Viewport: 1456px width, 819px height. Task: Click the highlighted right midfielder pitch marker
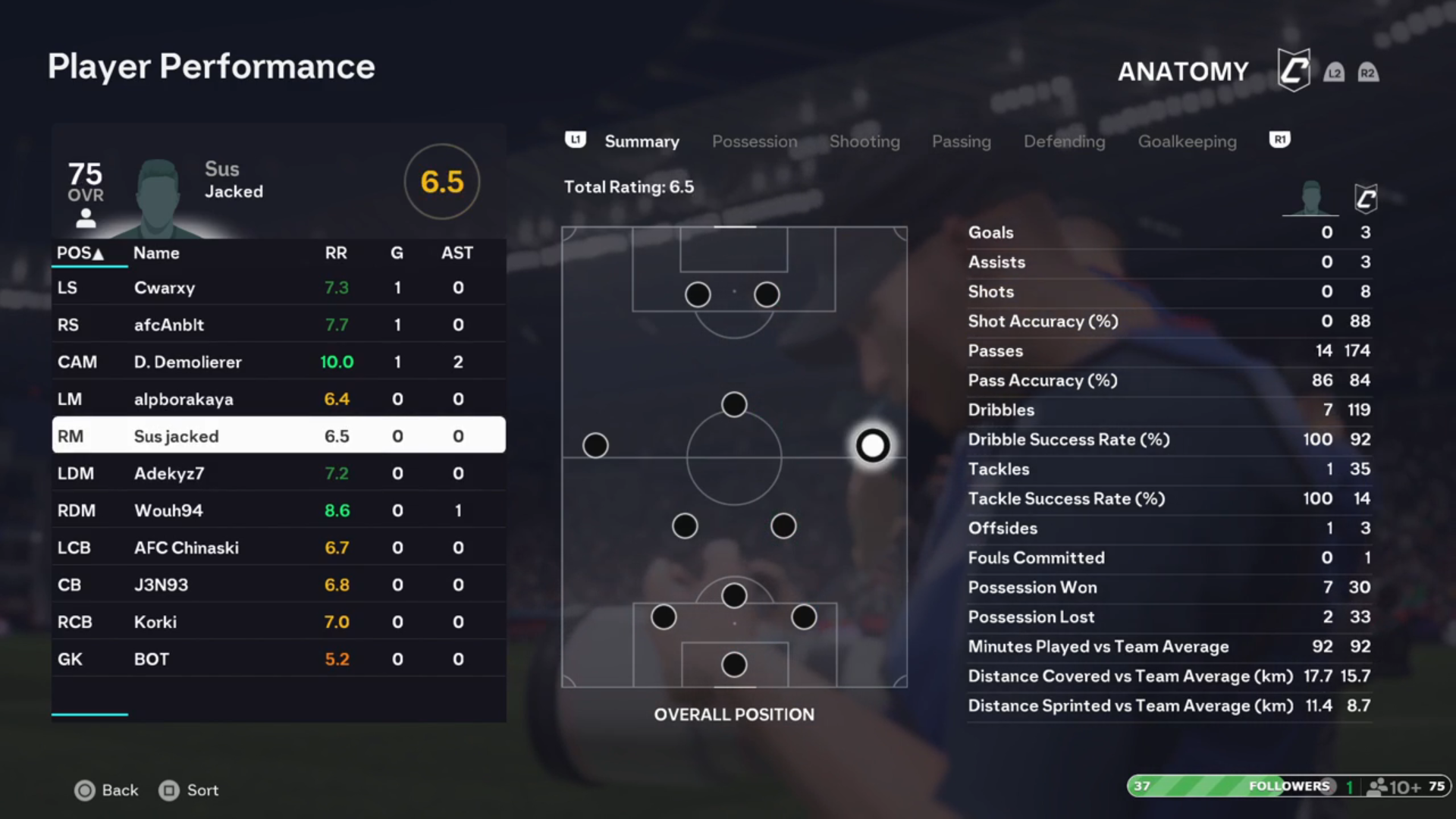click(872, 446)
